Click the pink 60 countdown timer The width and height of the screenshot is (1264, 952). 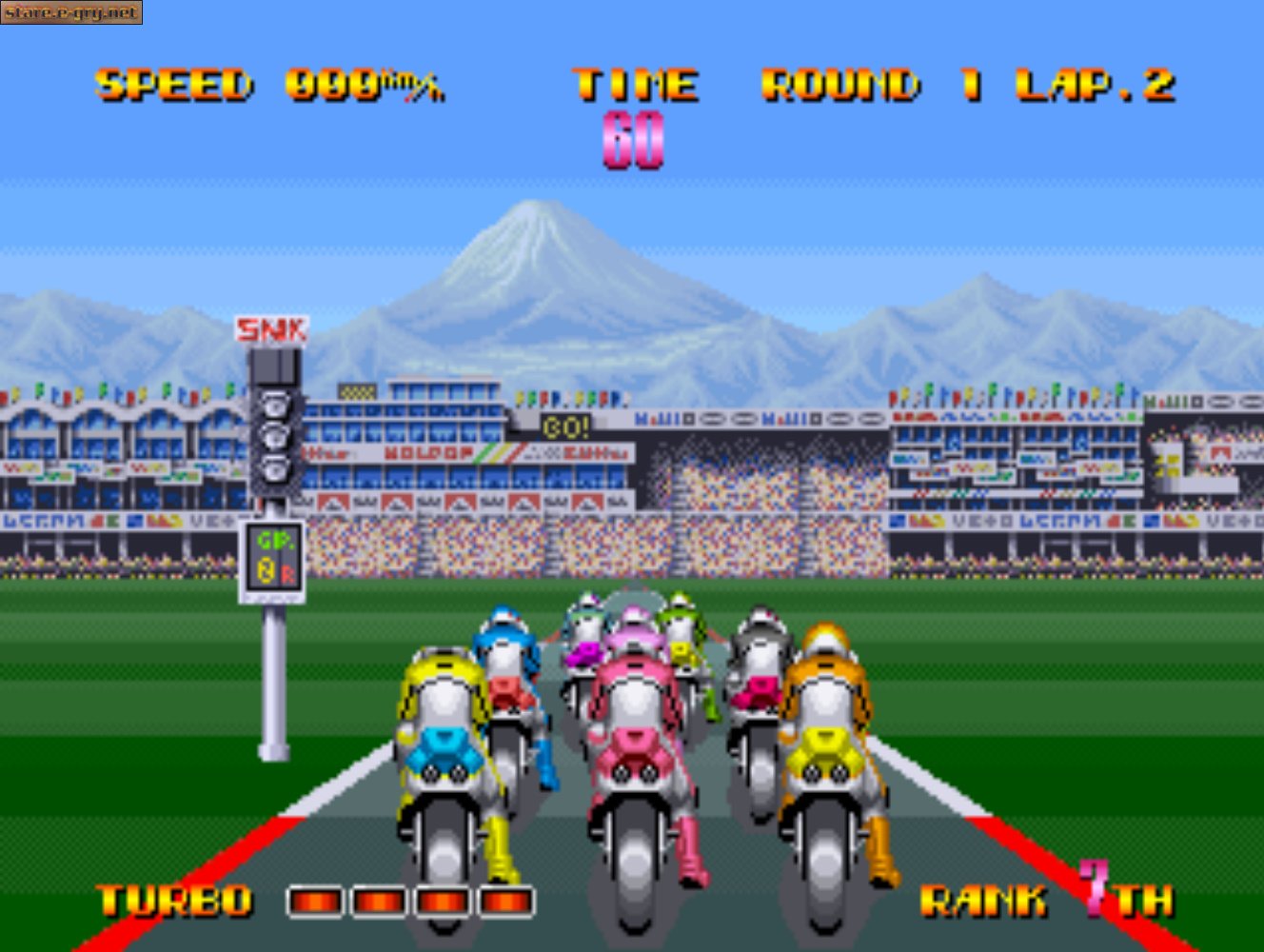[631, 139]
